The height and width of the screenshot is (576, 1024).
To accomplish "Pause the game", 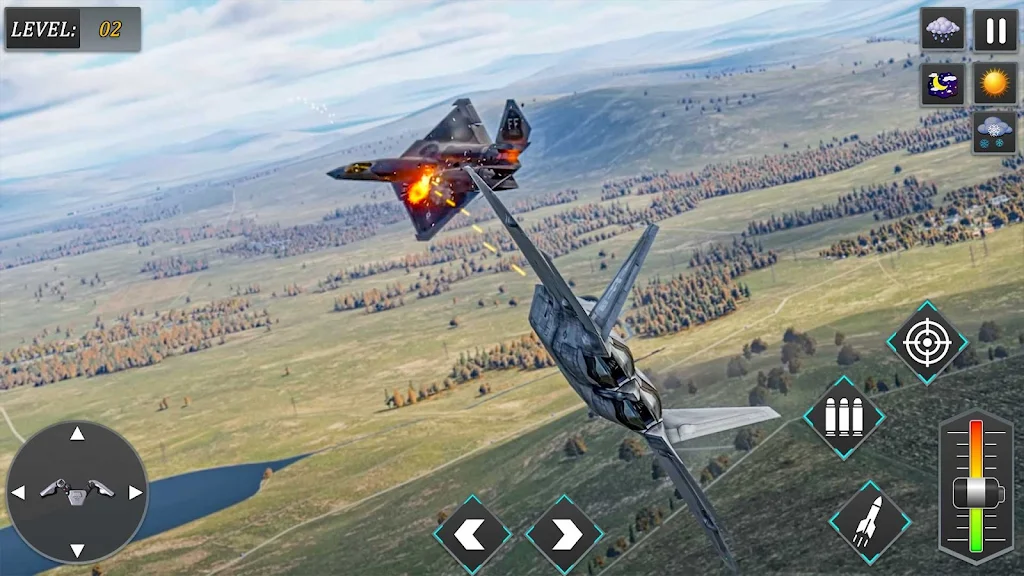I will 995,30.
